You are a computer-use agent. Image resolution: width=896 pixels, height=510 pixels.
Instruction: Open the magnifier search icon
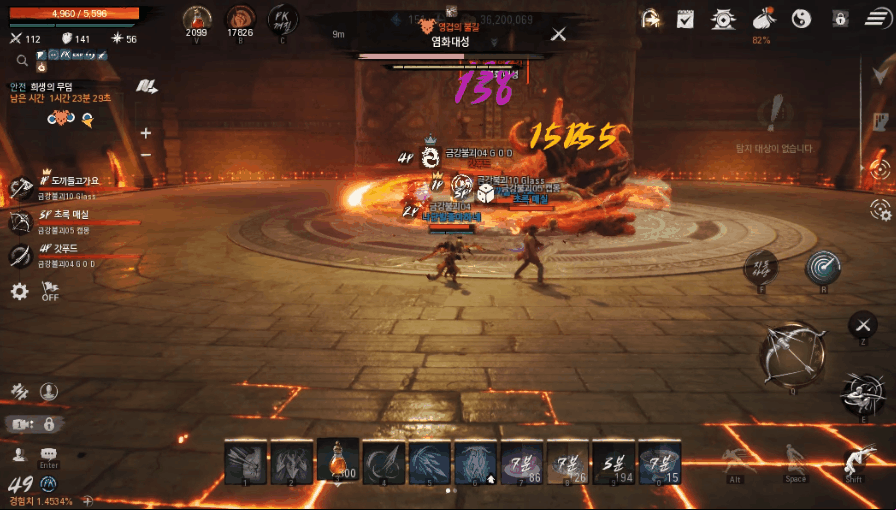coord(21,61)
